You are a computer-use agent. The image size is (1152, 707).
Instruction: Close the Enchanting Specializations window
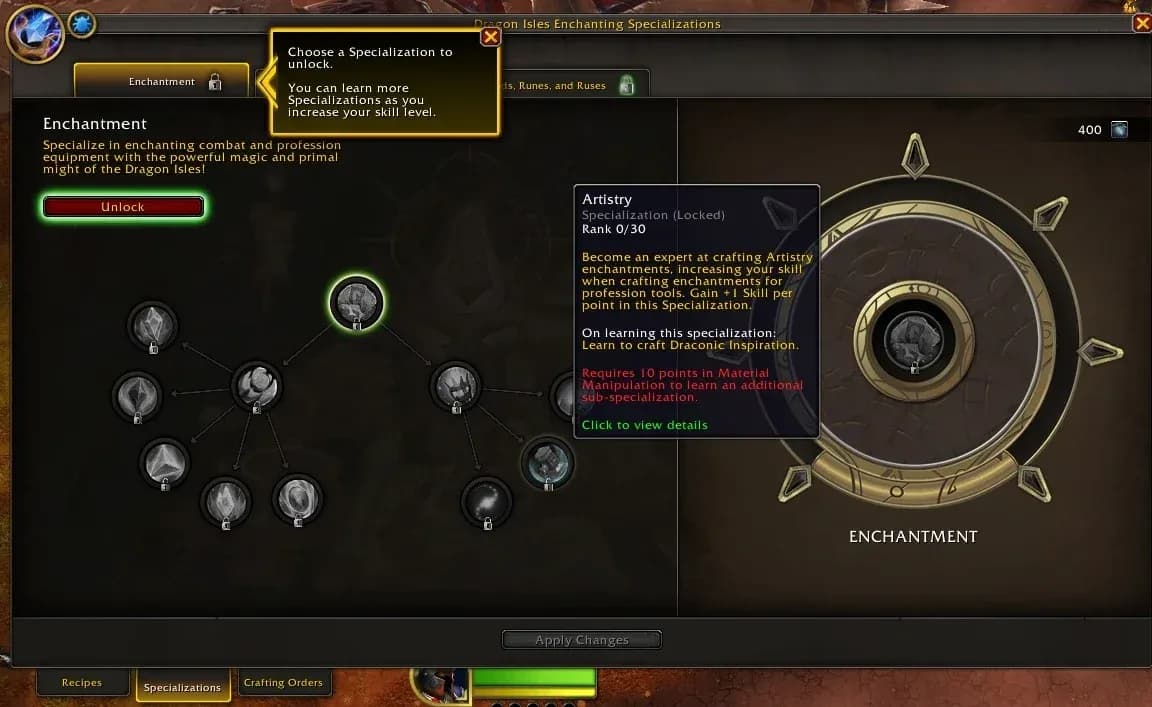click(1142, 23)
